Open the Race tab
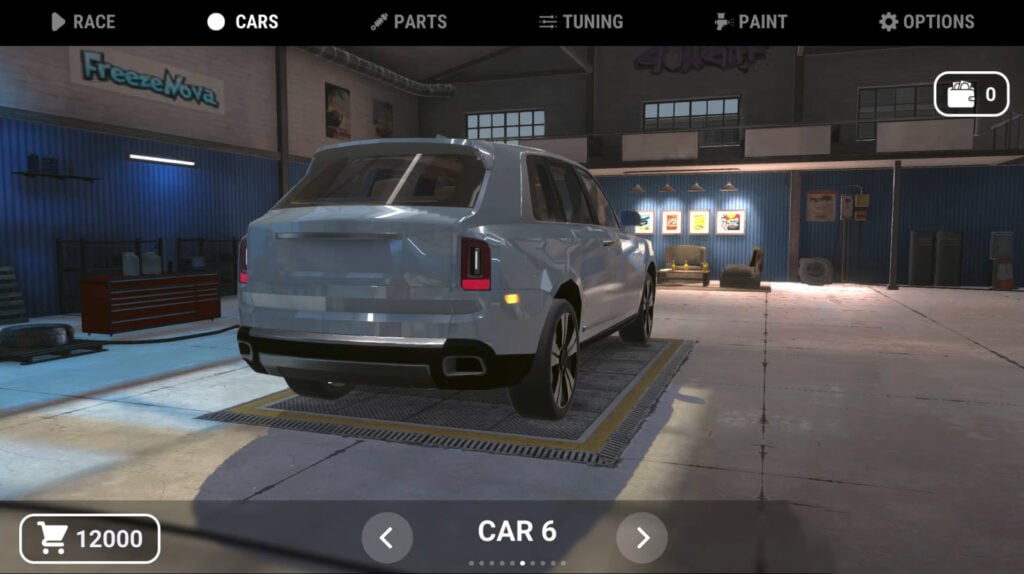This screenshot has height=574, width=1024. 83,22
